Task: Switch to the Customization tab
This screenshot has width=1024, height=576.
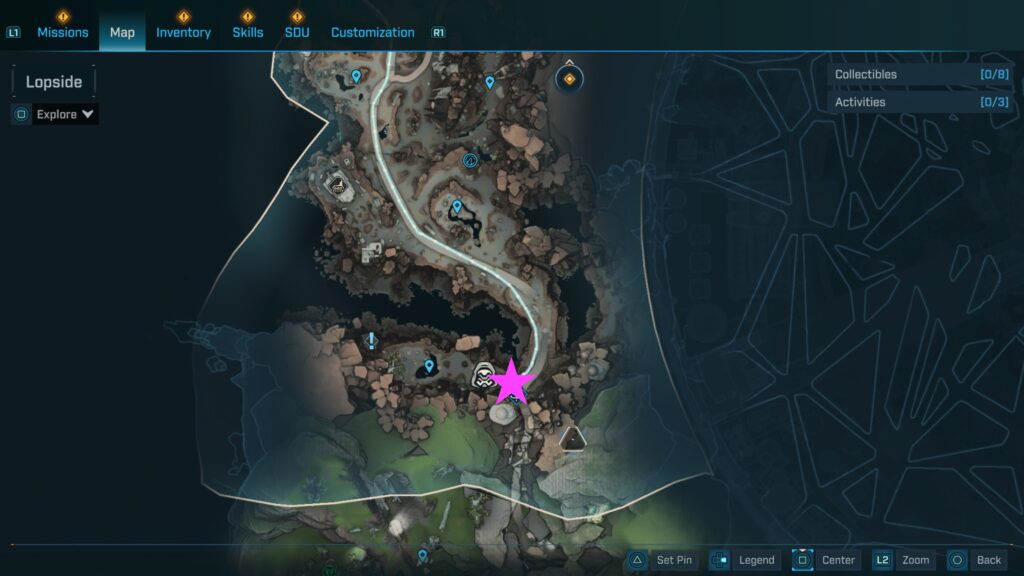Action: pyautogui.click(x=372, y=32)
